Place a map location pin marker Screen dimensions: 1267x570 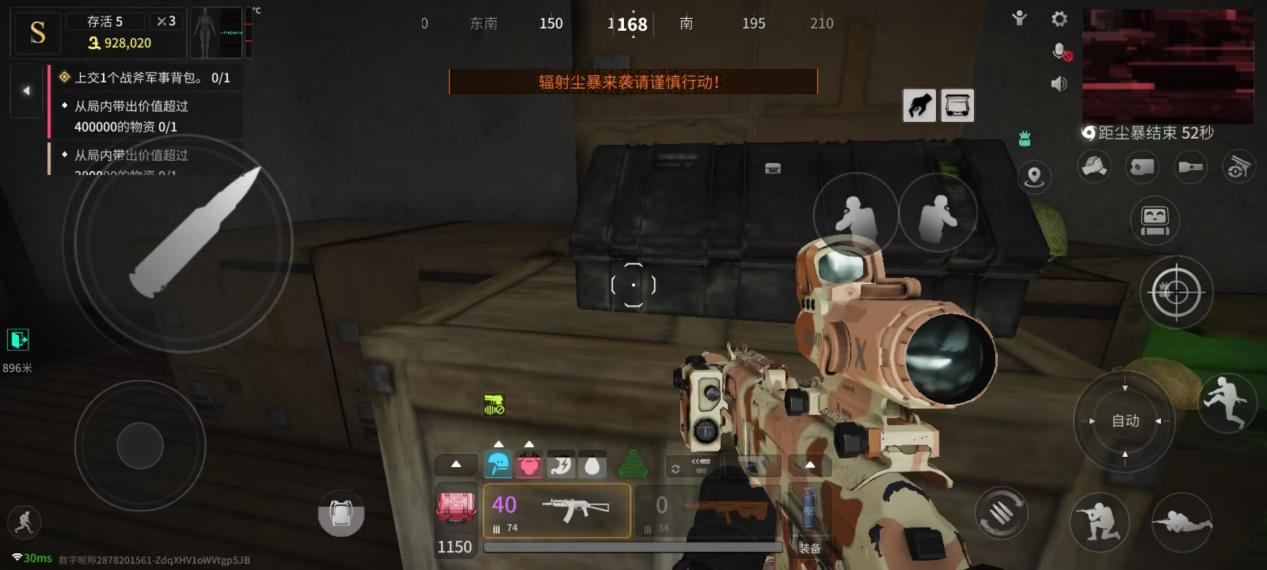tap(1034, 178)
